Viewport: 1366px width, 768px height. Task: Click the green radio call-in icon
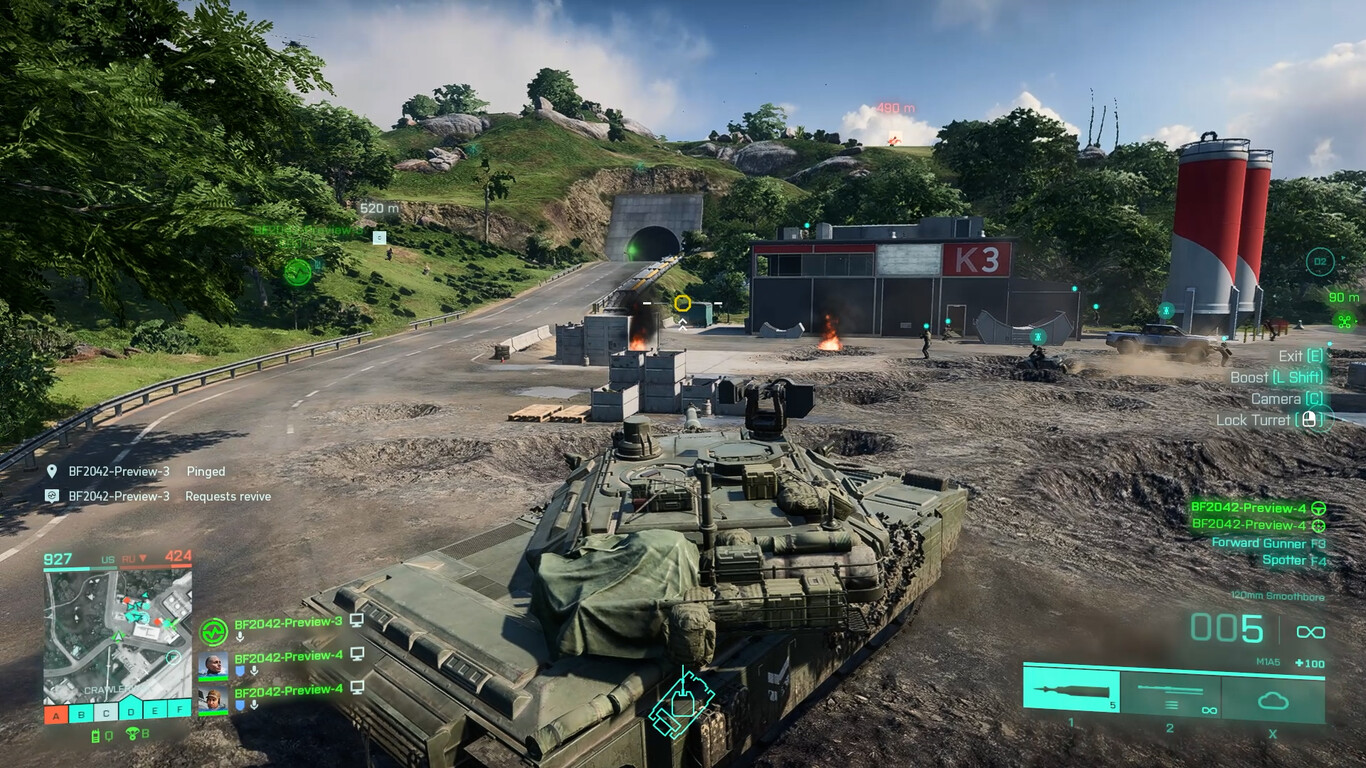[x=97, y=737]
